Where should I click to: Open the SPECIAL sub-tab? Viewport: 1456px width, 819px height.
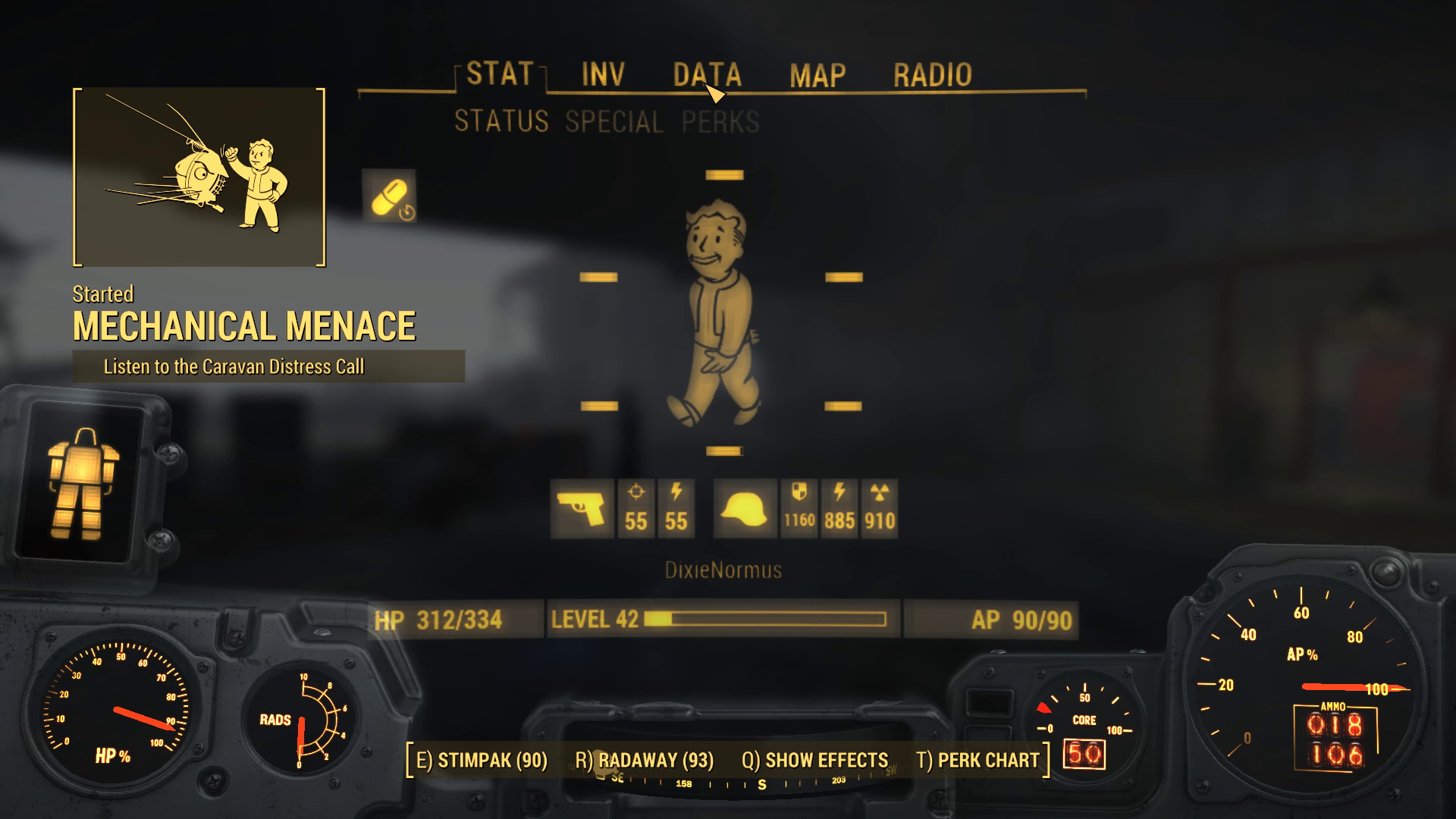coord(614,122)
